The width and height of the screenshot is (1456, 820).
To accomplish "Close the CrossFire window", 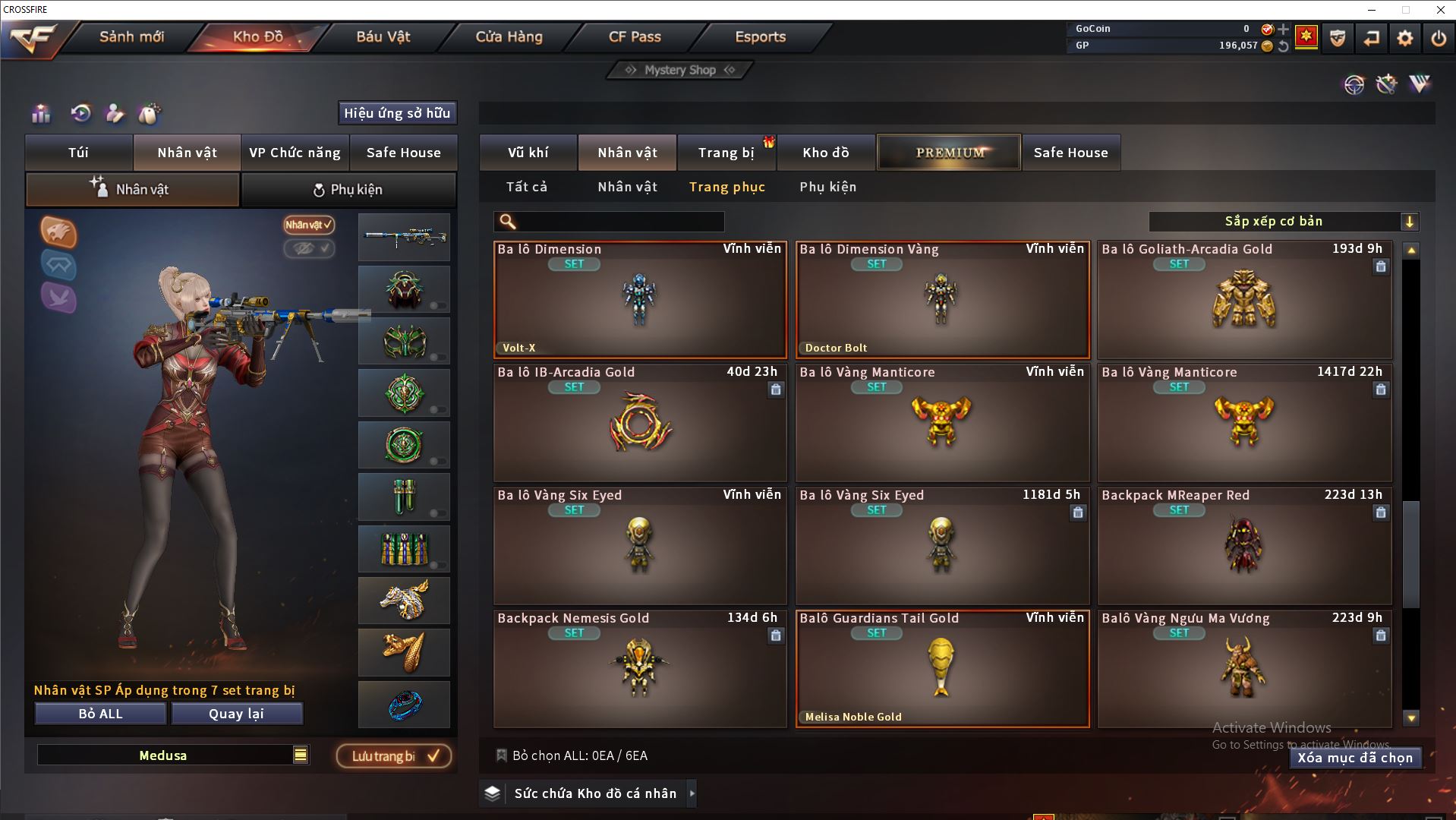I will click(1440, 10).
